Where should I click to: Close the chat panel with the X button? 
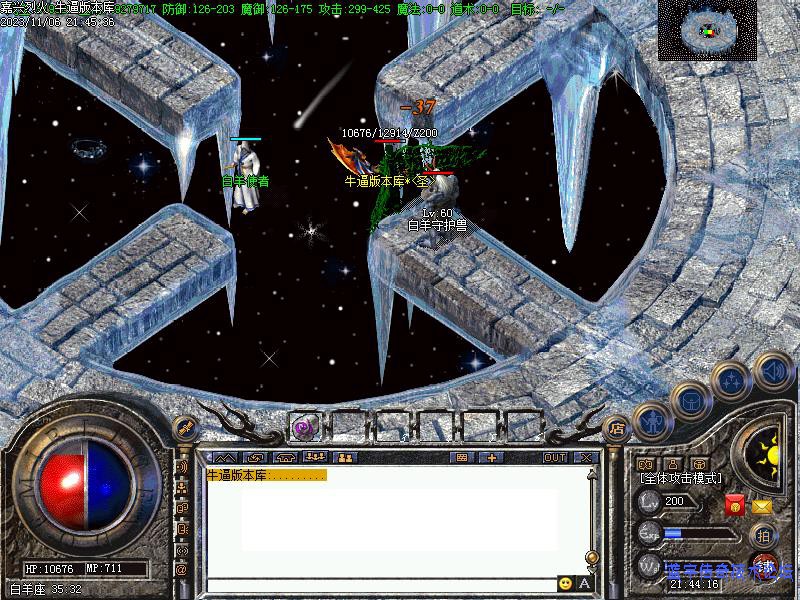pos(586,457)
